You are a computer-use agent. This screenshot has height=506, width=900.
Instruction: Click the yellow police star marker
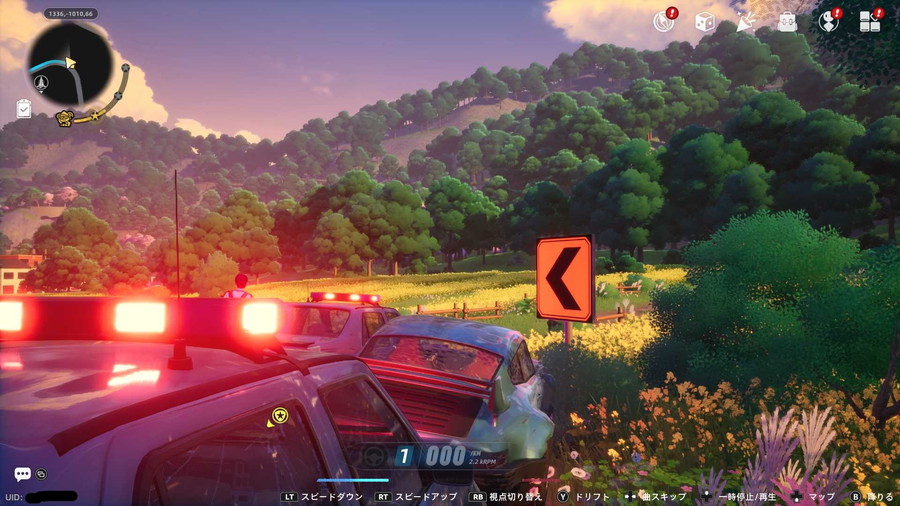279,415
